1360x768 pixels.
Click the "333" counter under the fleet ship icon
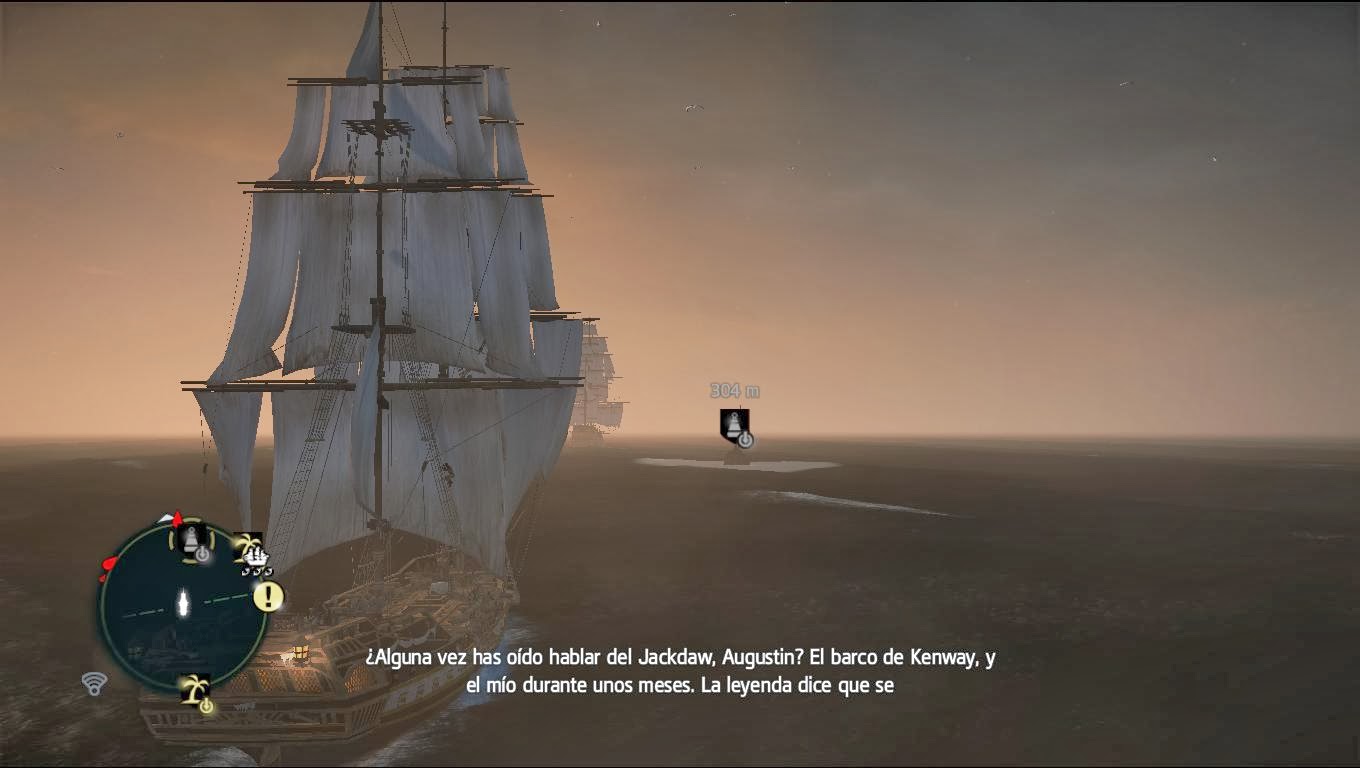click(258, 570)
